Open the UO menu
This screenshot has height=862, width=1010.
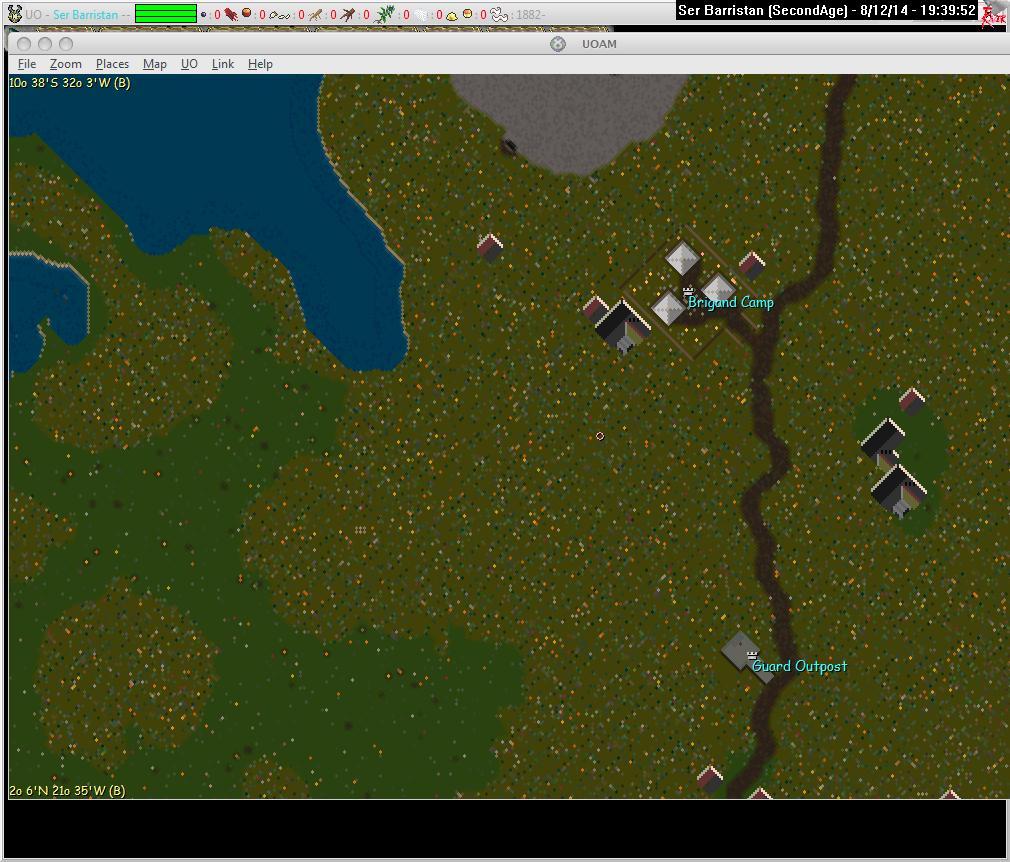189,64
